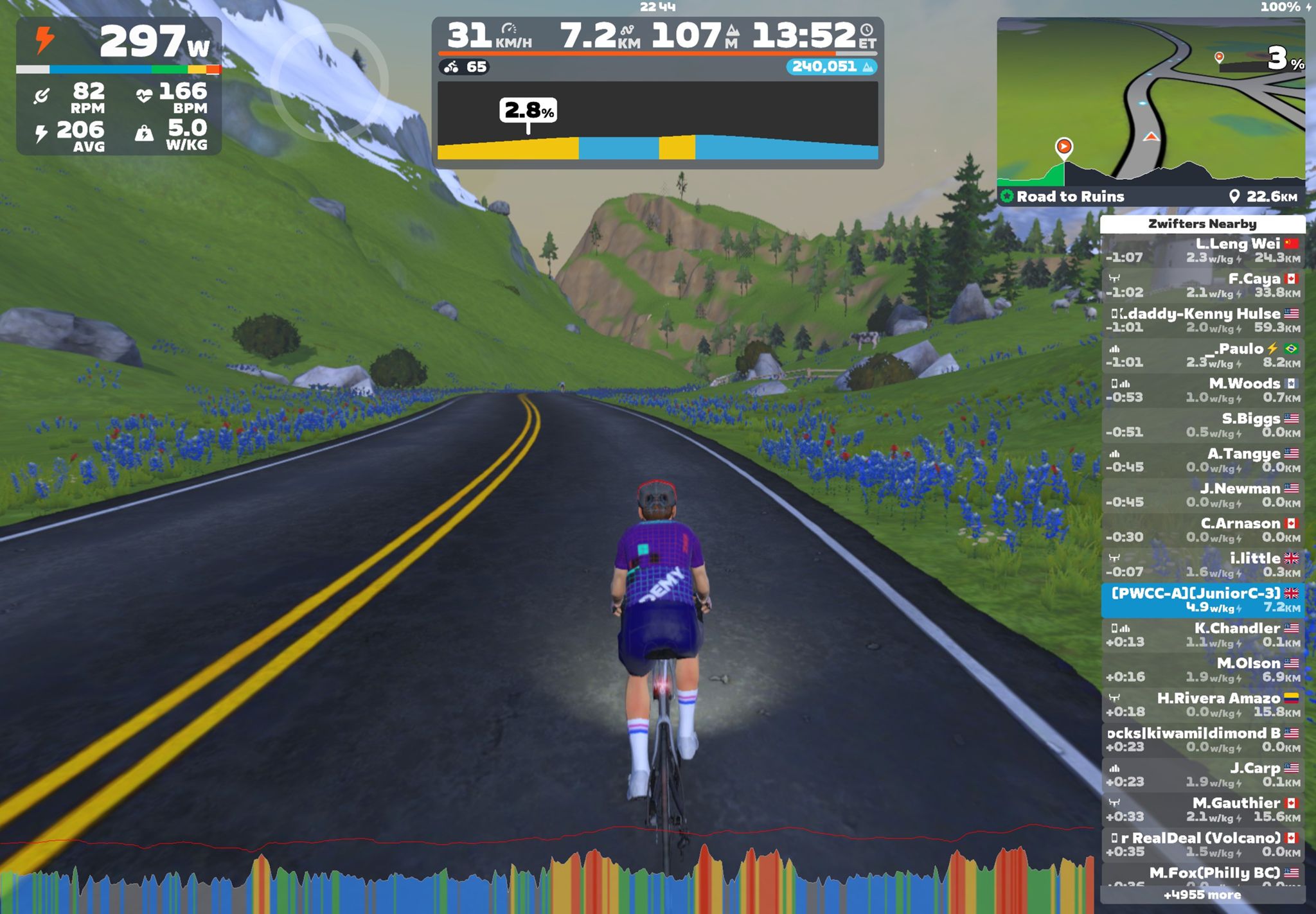Pick H.Rivera Amazo's list entry
Viewport: 1316px width, 914px height.
(1203, 705)
